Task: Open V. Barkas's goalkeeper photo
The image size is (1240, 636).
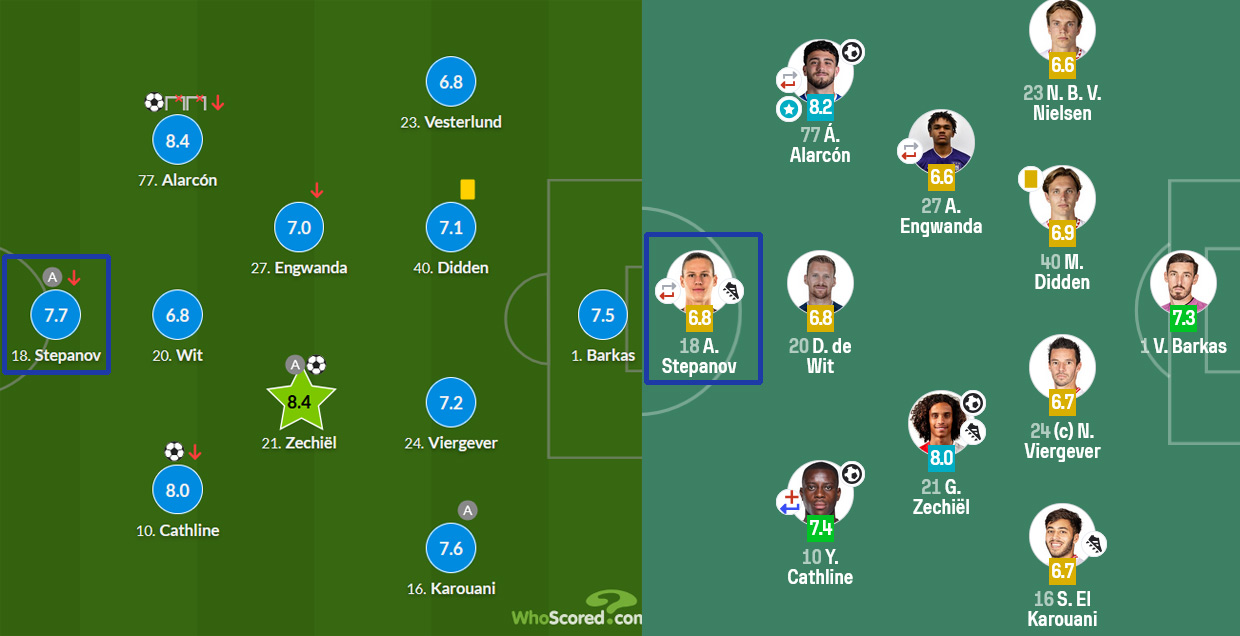Action: pyautogui.click(x=1182, y=282)
